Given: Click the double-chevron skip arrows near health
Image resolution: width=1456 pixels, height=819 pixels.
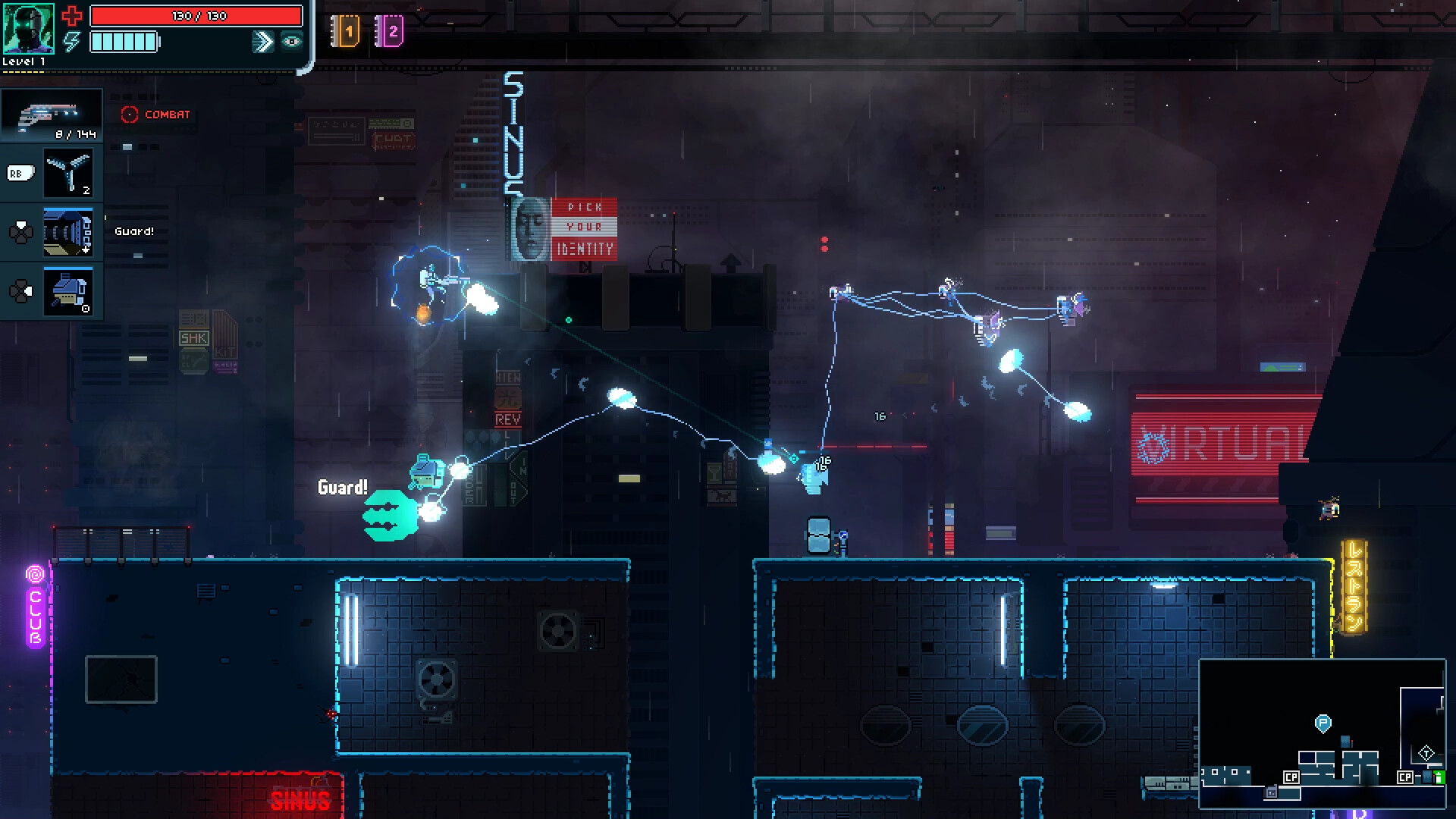Looking at the screenshot, I should tap(262, 42).
